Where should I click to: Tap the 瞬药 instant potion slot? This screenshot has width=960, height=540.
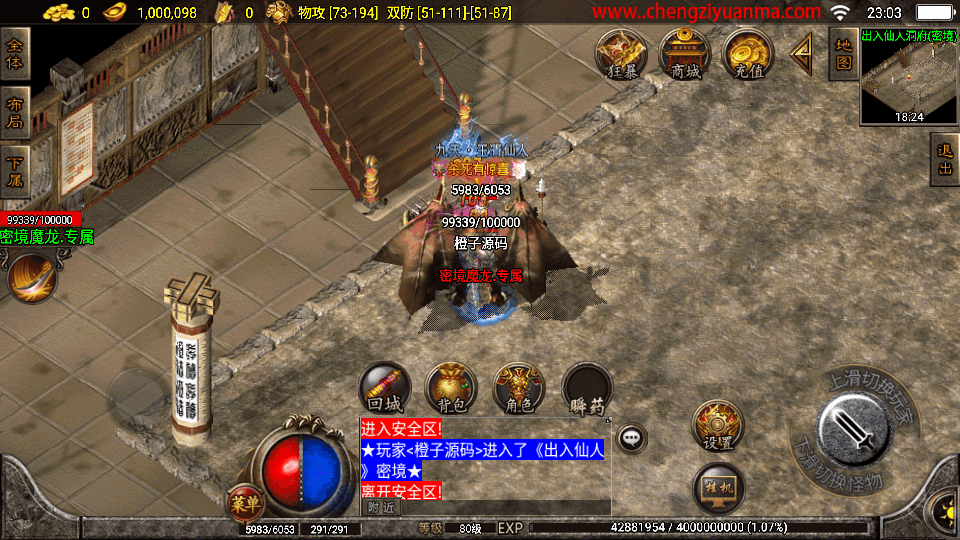tap(587, 388)
